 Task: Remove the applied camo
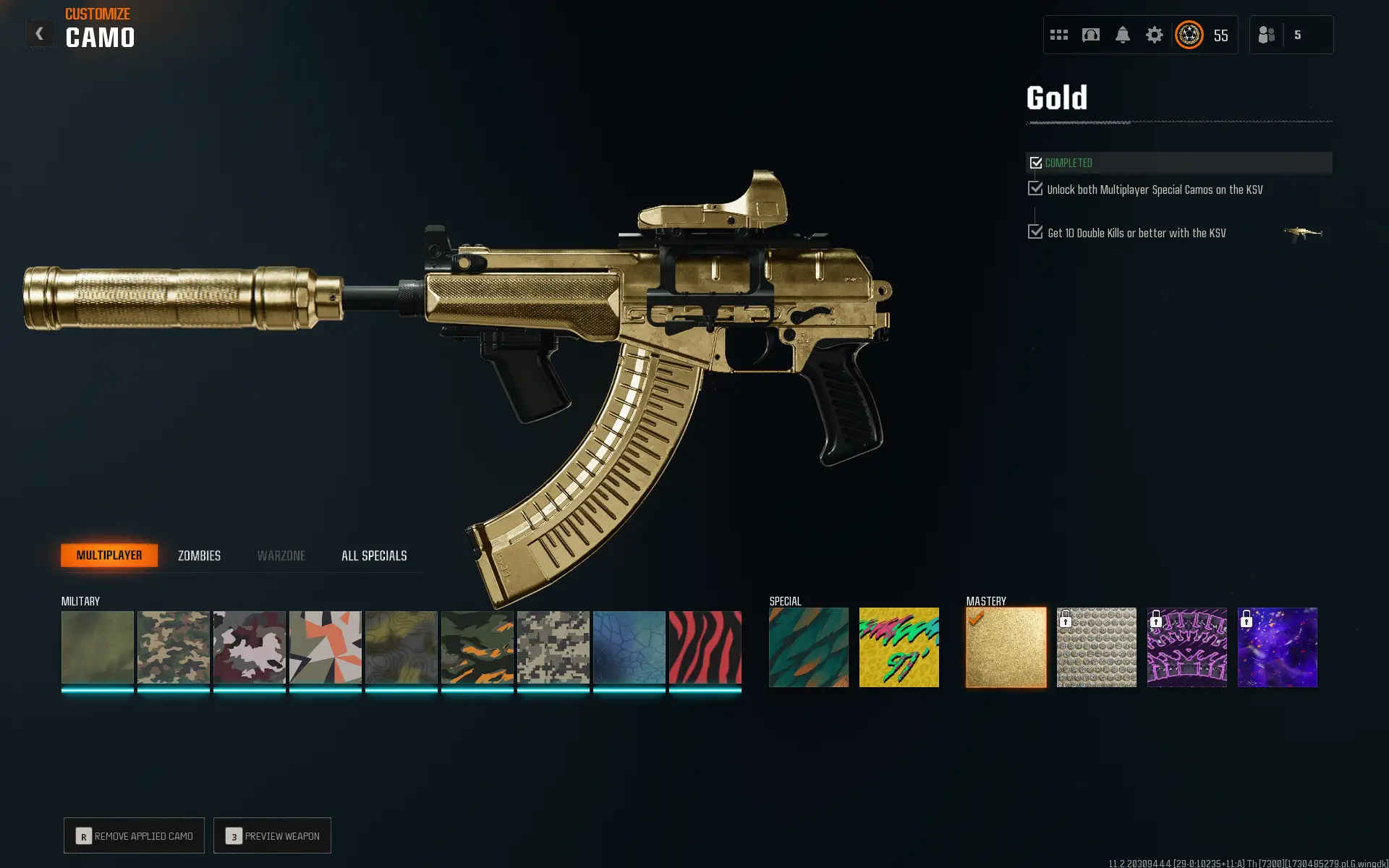pyautogui.click(x=135, y=835)
